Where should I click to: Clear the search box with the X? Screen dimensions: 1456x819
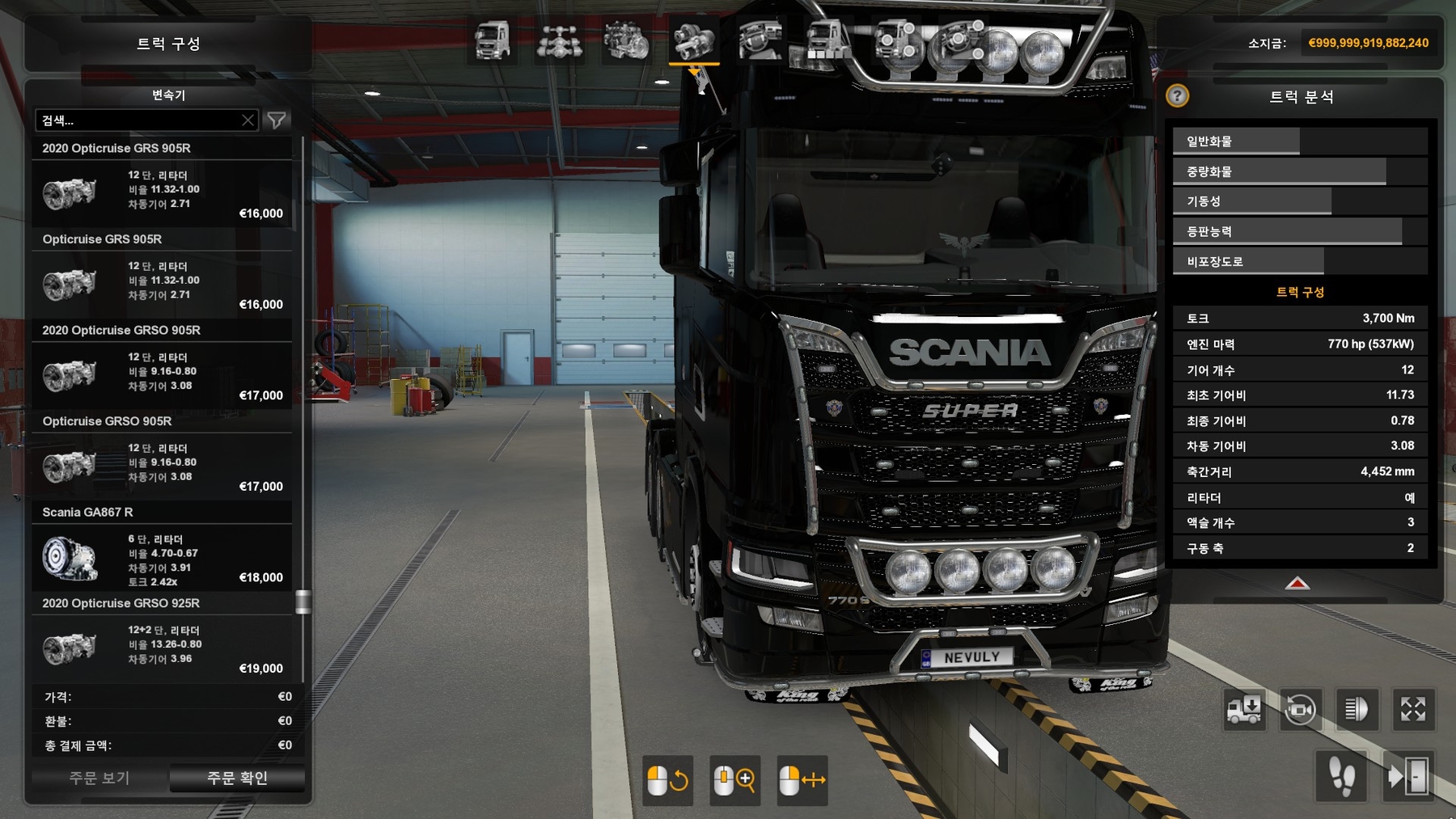(248, 120)
